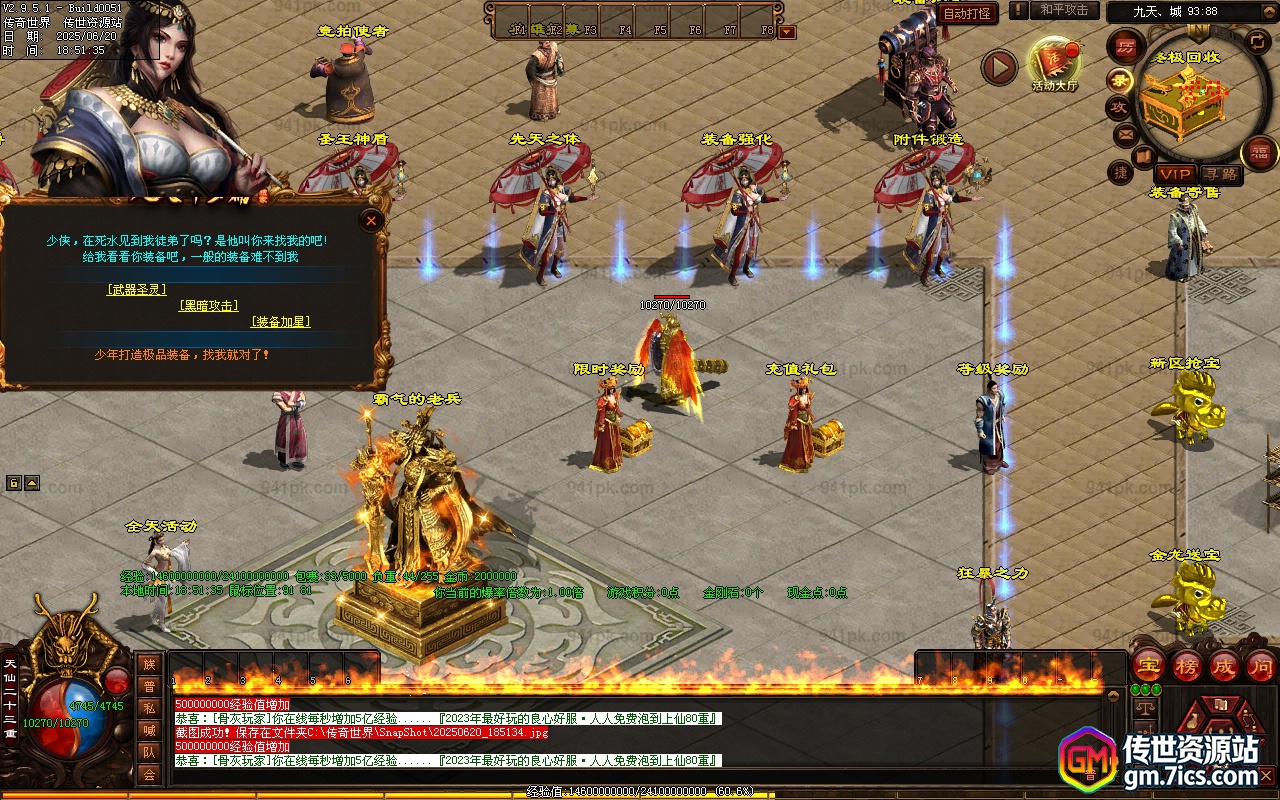Viewport: 1280px width, 800px height.
Task: Select the 黑暗攻击 dialogue option
Action: tap(209, 305)
